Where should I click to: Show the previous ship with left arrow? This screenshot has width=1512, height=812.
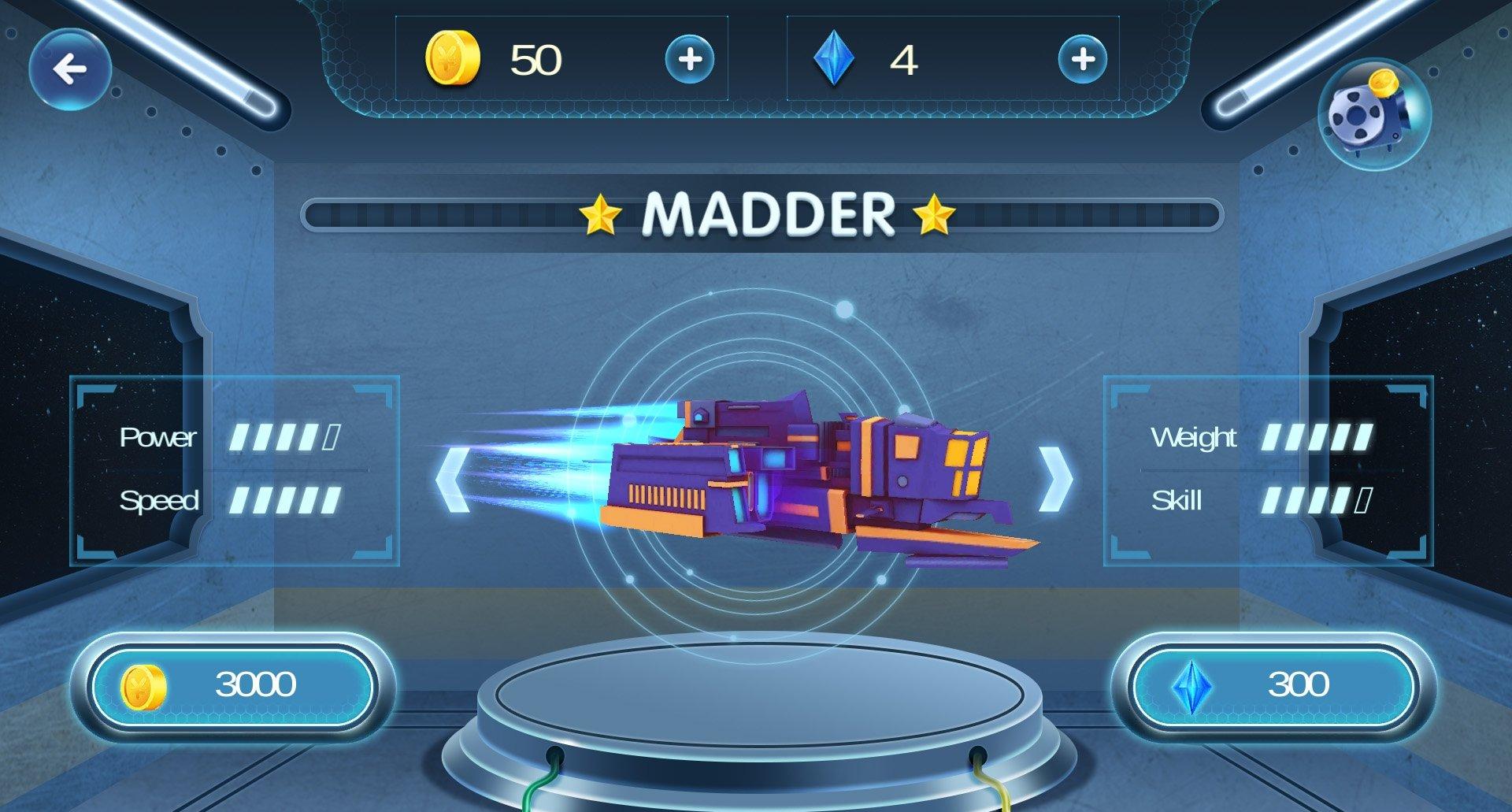tap(452, 480)
